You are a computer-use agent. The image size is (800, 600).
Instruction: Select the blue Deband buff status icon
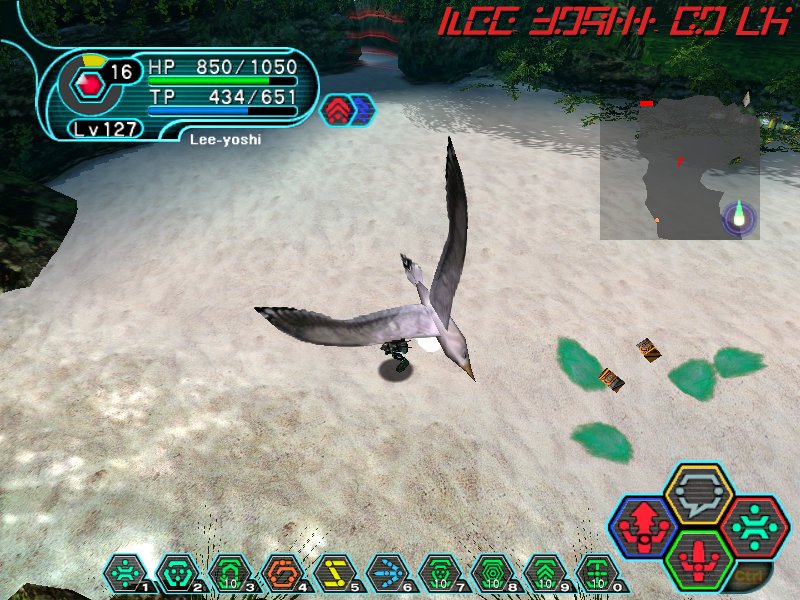coord(359,110)
